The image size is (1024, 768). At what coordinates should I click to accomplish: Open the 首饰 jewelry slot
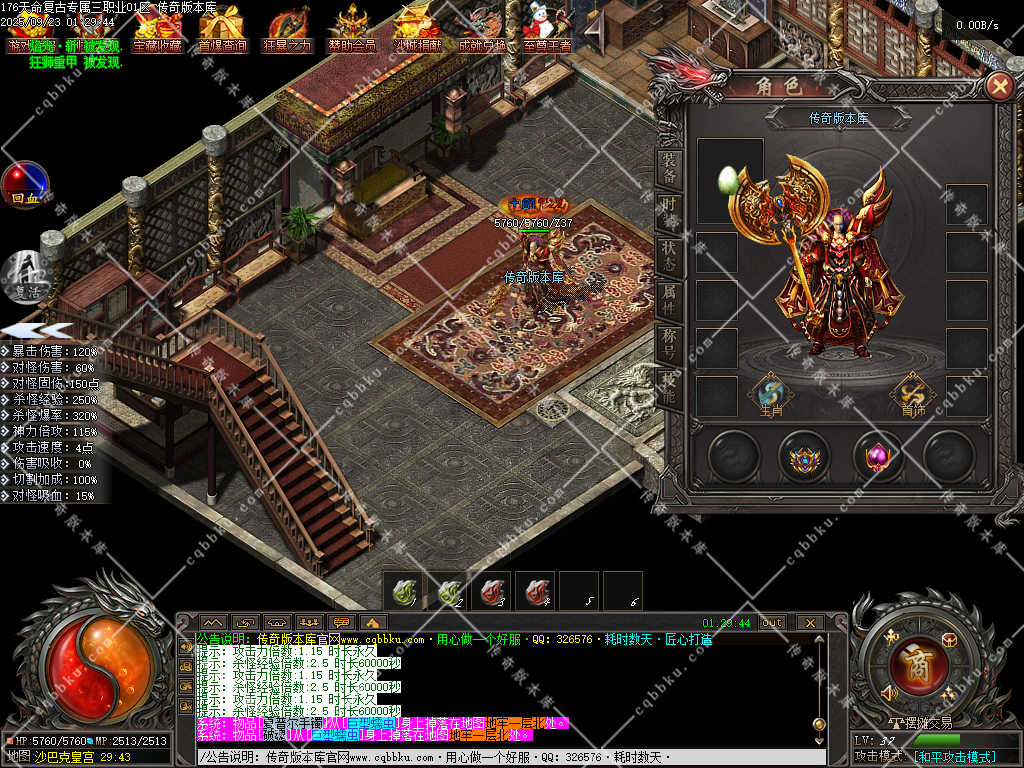pos(912,394)
